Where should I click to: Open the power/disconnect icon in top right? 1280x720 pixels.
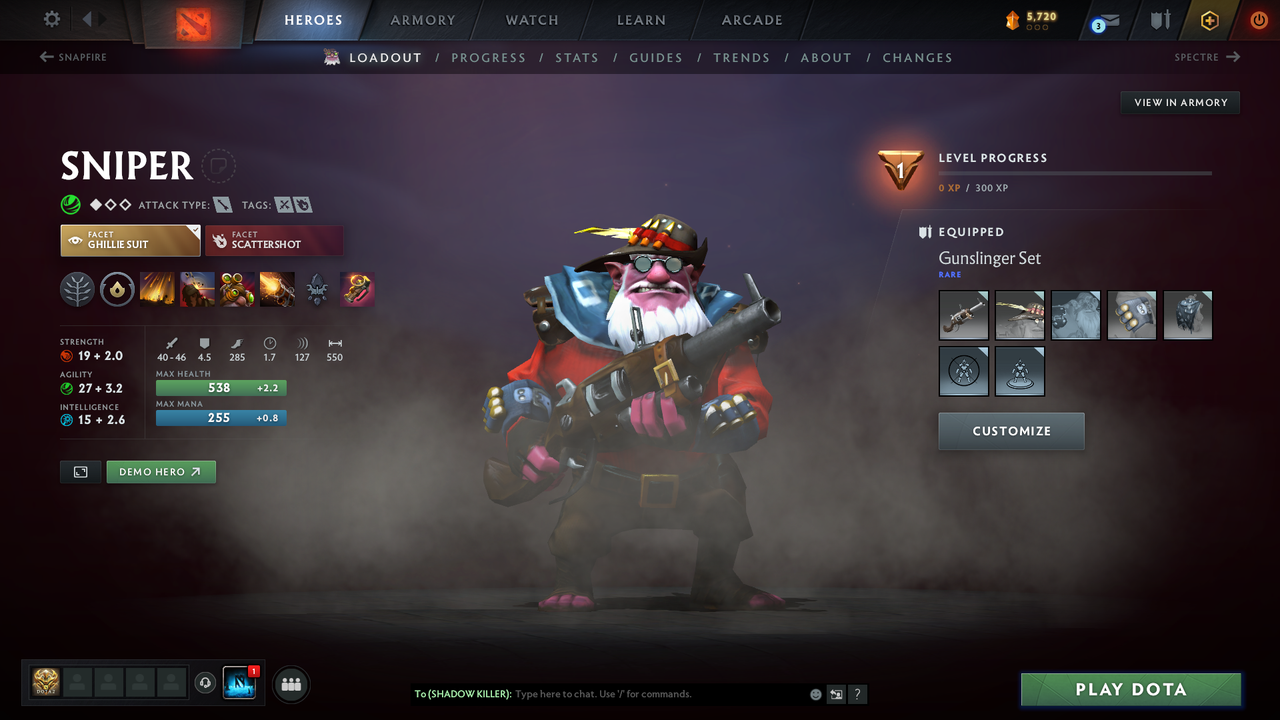pyautogui.click(x=1258, y=20)
